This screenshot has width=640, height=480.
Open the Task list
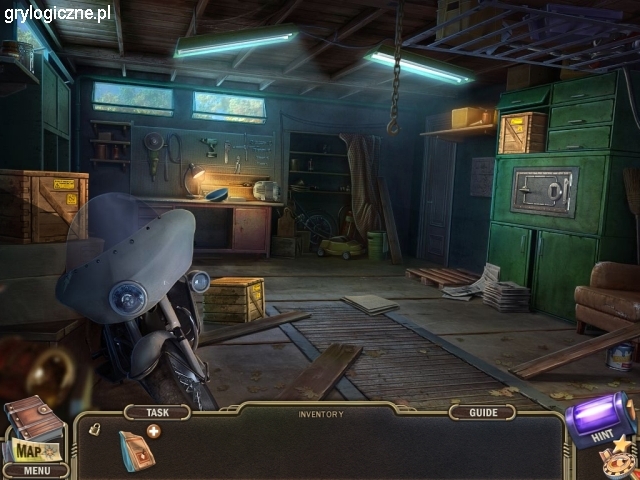[x=156, y=412]
